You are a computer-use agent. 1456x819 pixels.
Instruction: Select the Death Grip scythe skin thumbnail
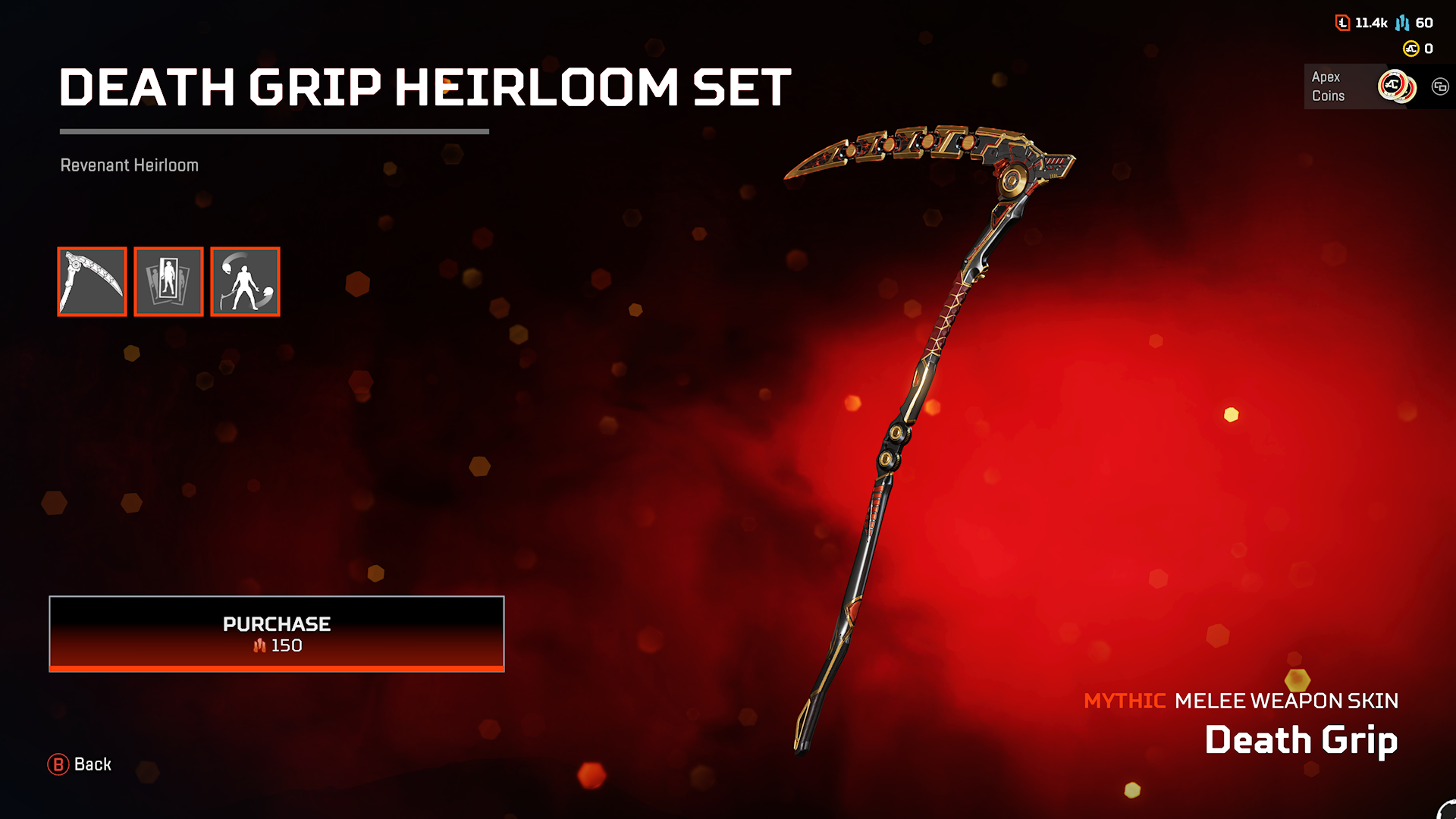pyautogui.click(x=92, y=281)
